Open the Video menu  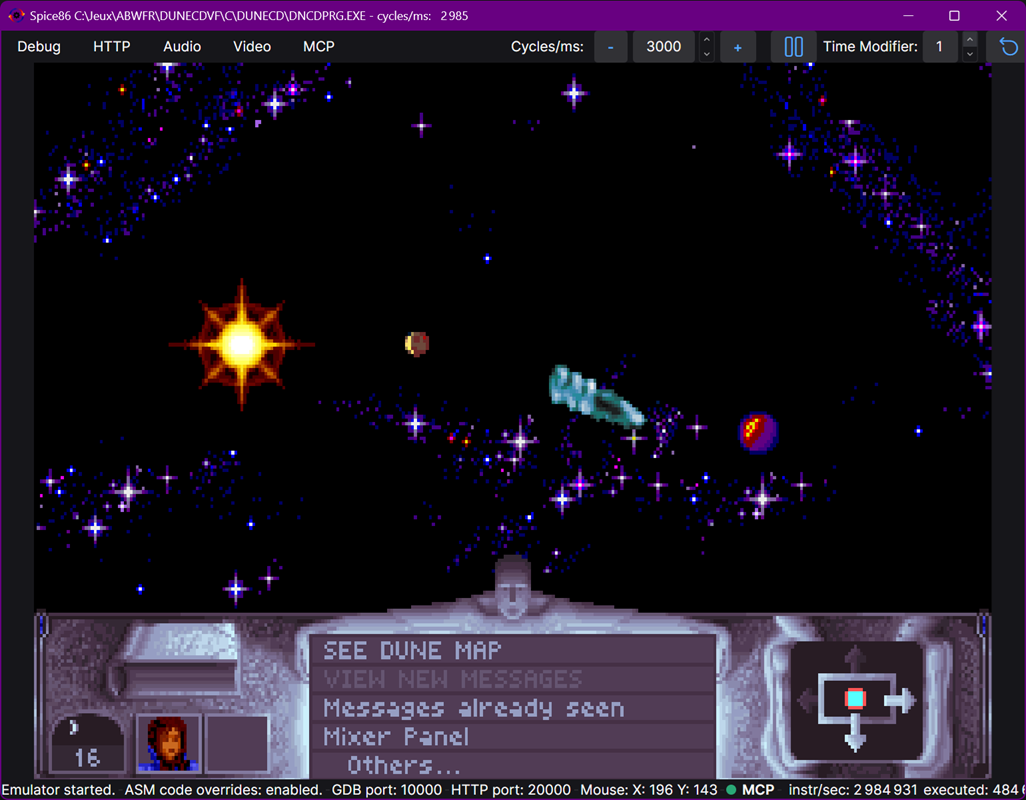point(252,47)
